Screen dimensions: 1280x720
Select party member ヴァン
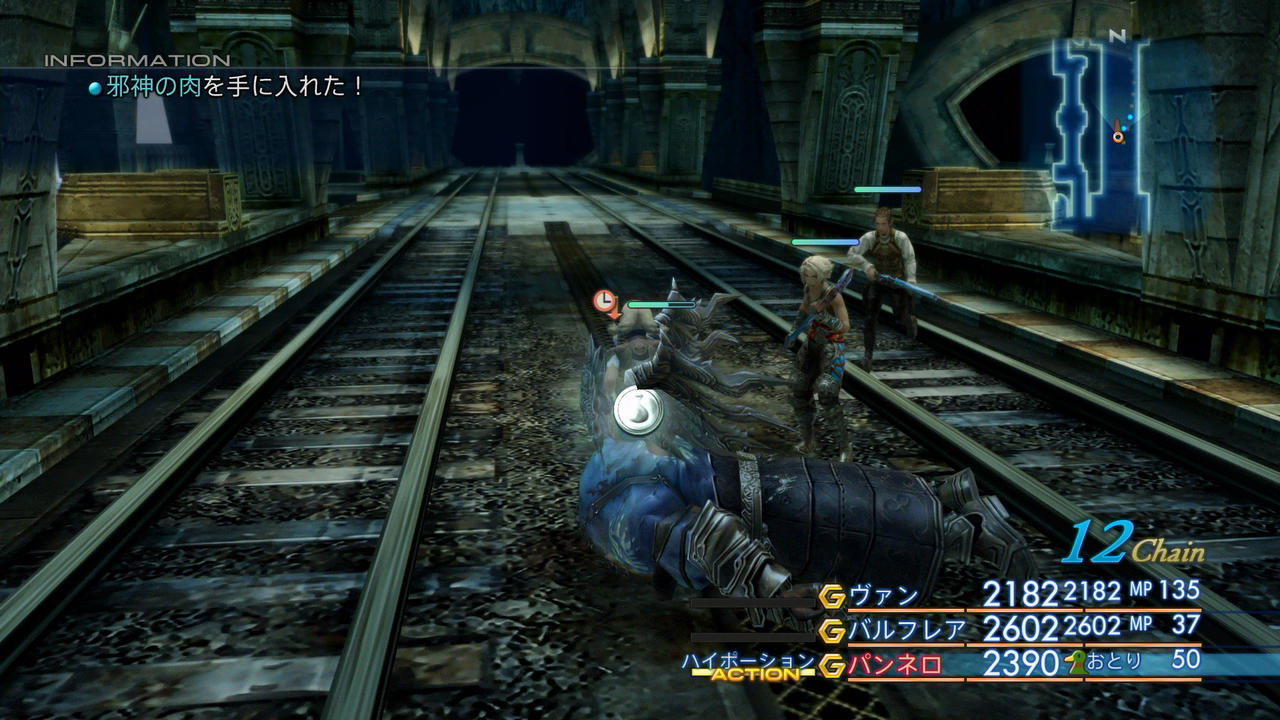point(884,596)
